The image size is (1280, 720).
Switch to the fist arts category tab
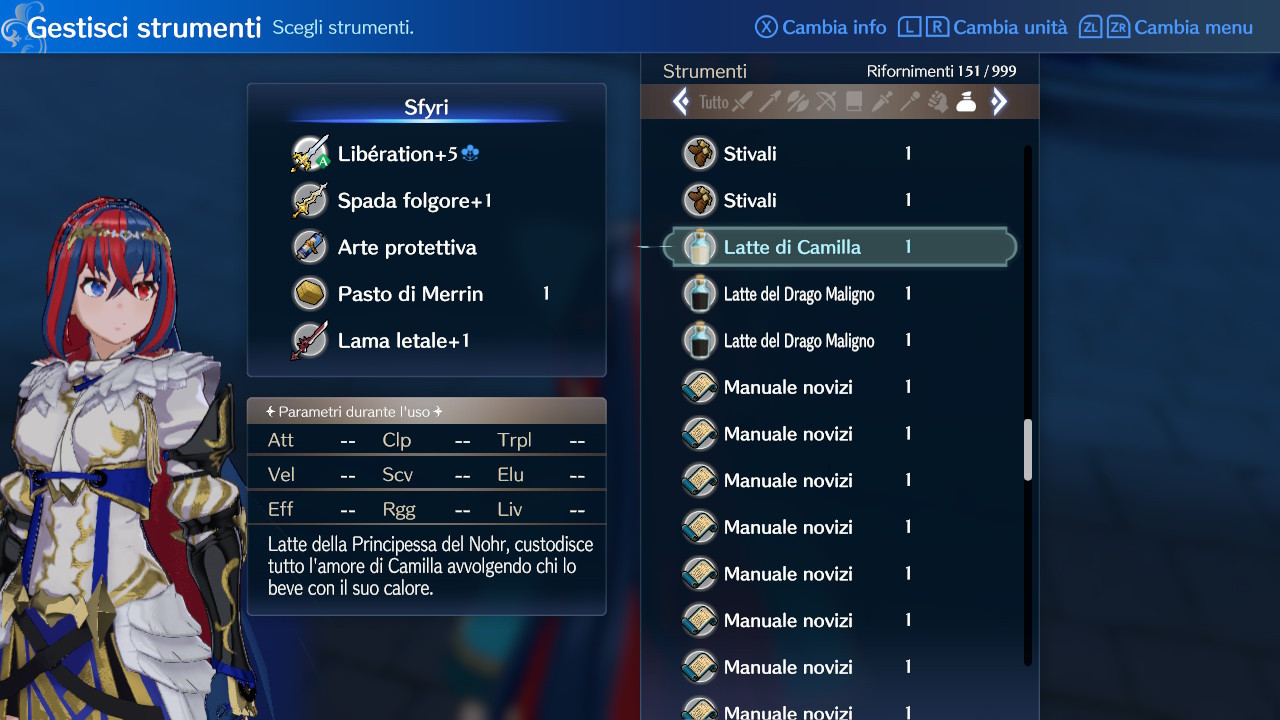click(x=938, y=102)
